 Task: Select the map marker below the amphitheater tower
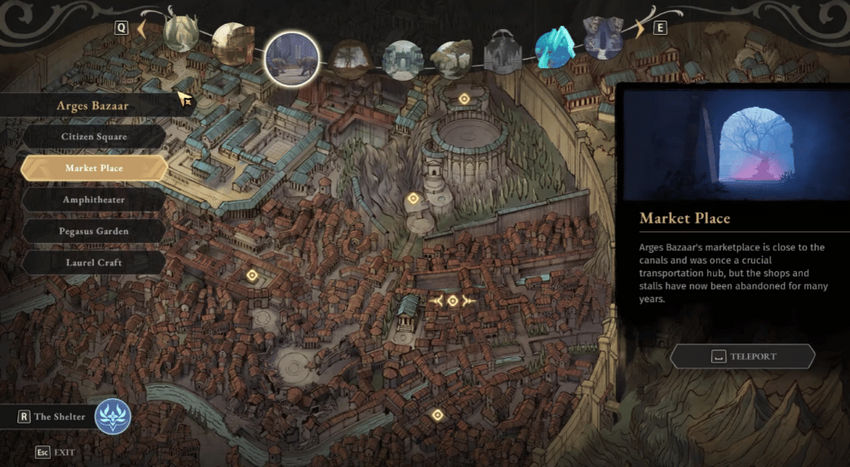point(412,199)
